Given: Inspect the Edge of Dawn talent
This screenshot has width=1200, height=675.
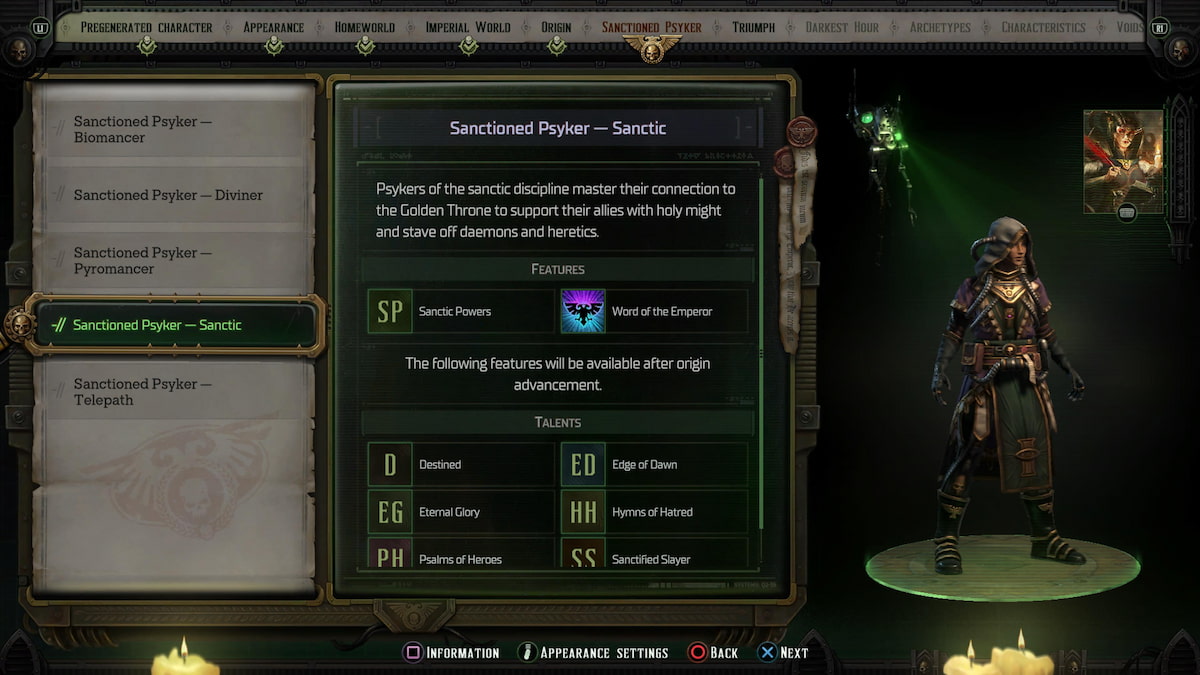Looking at the screenshot, I should [x=653, y=464].
